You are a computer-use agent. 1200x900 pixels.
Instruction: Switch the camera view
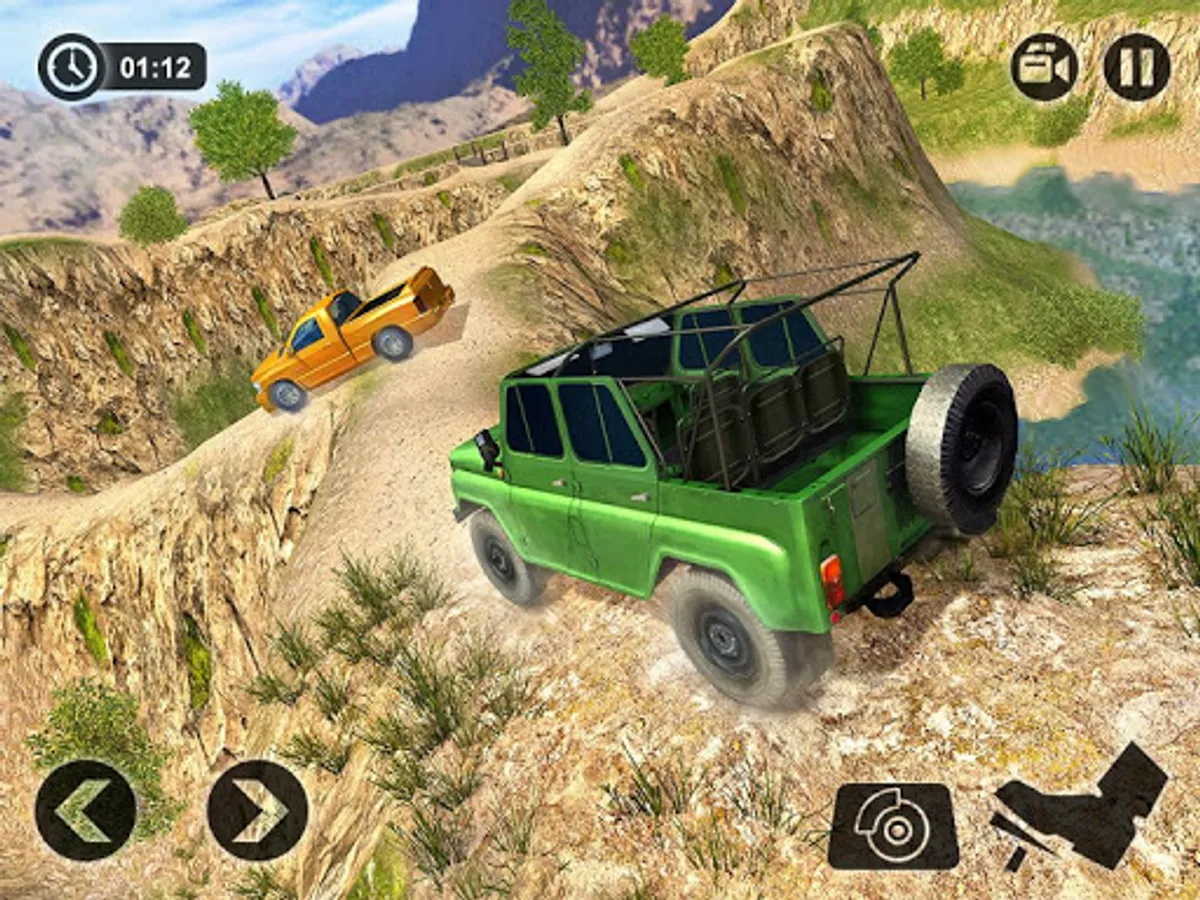pos(1044,67)
